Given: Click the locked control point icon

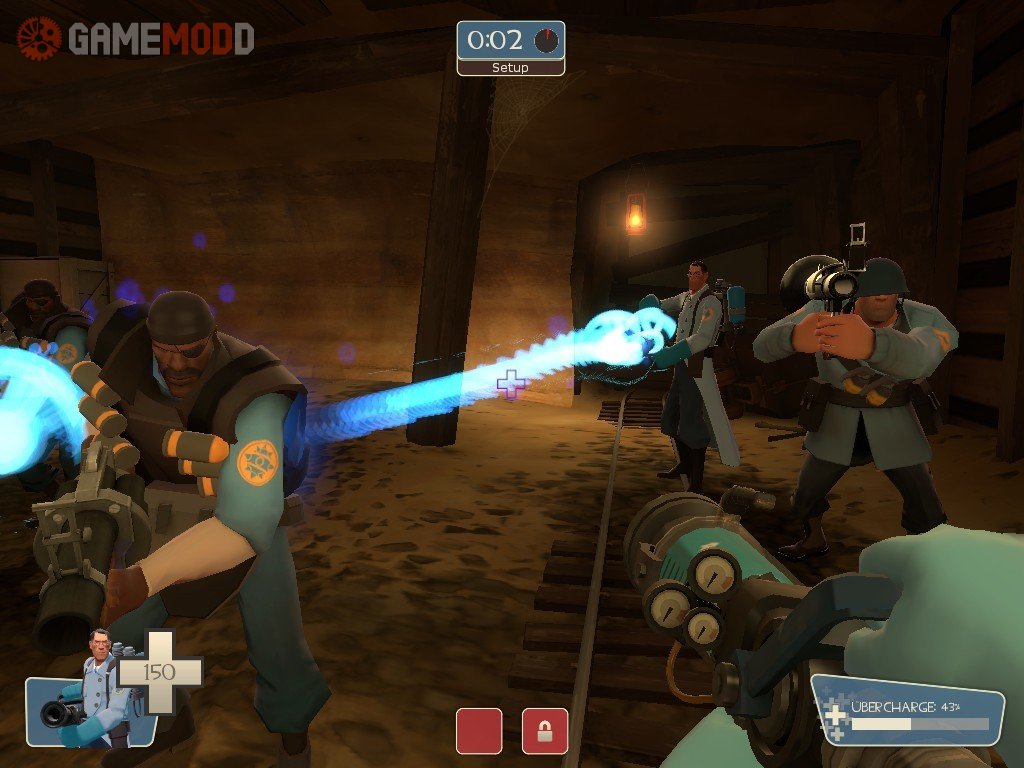Looking at the screenshot, I should pyautogui.click(x=545, y=731).
